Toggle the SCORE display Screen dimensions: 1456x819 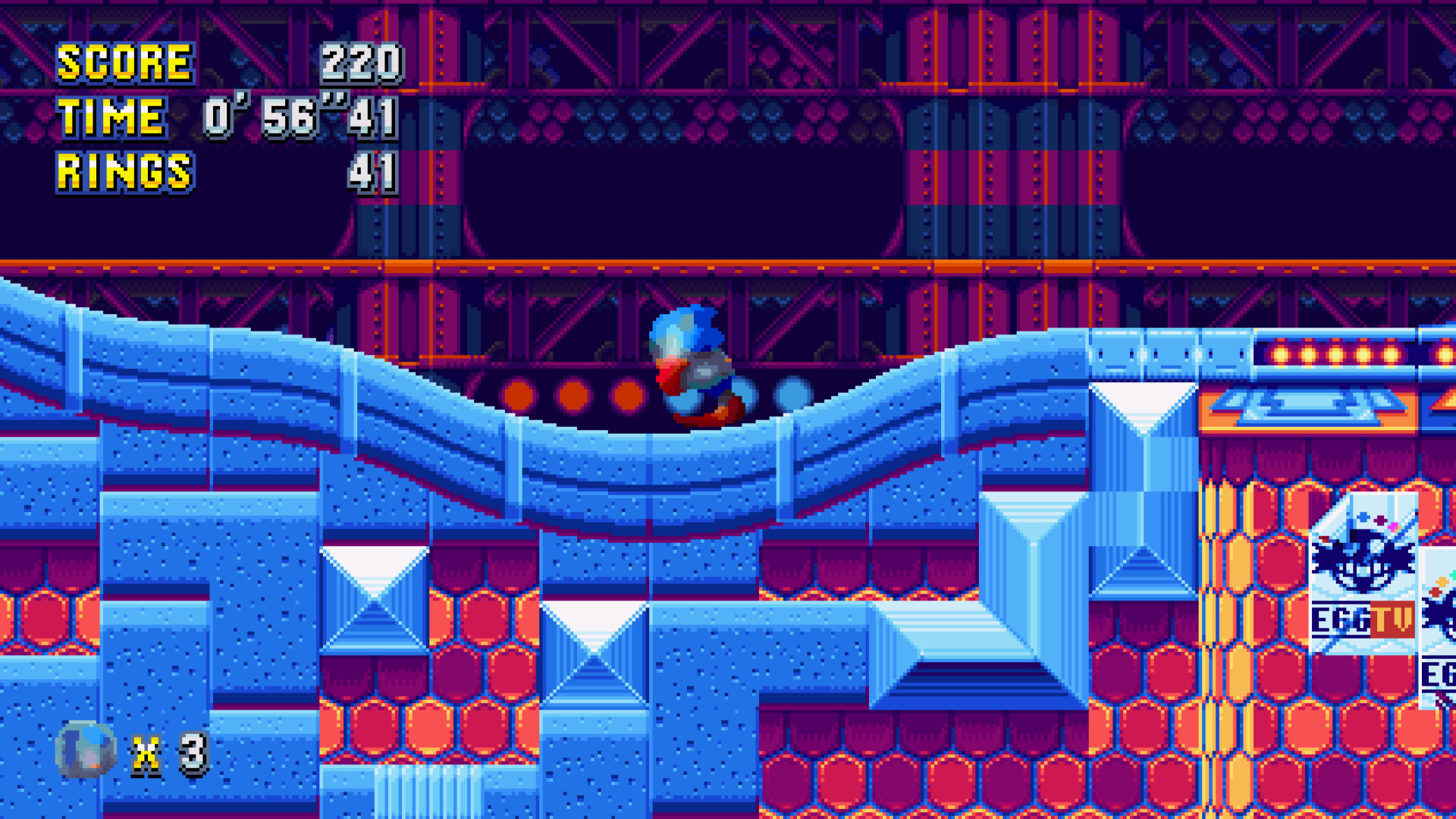(125, 64)
